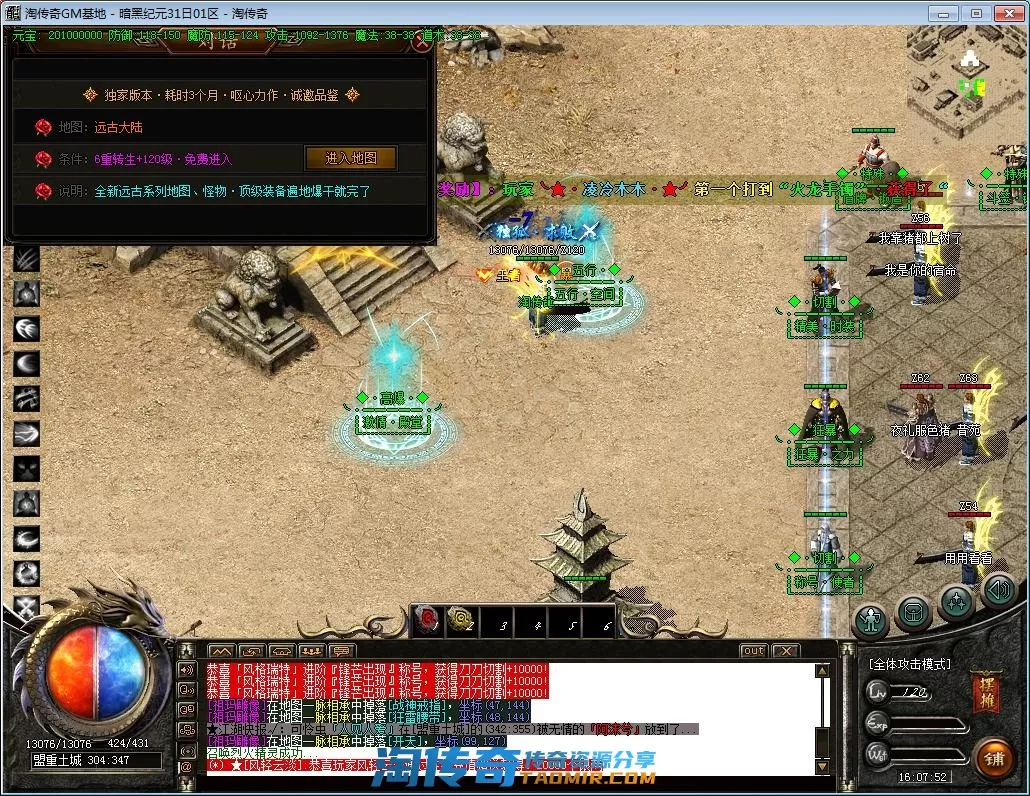1030x796 pixels.
Task: Open the bag inventory icon
Action: tap(913, 613)
